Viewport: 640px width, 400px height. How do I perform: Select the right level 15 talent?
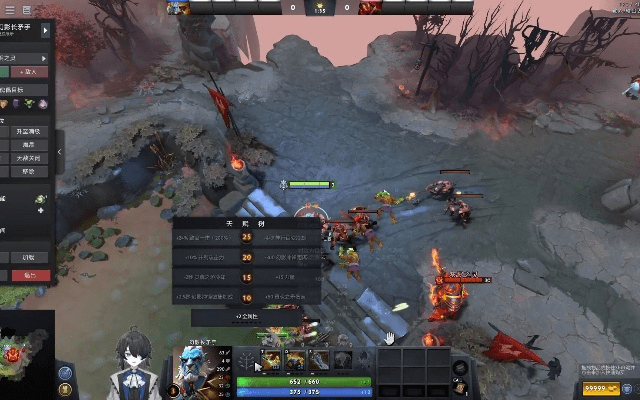pyautogui.click(x=288, y=277)
